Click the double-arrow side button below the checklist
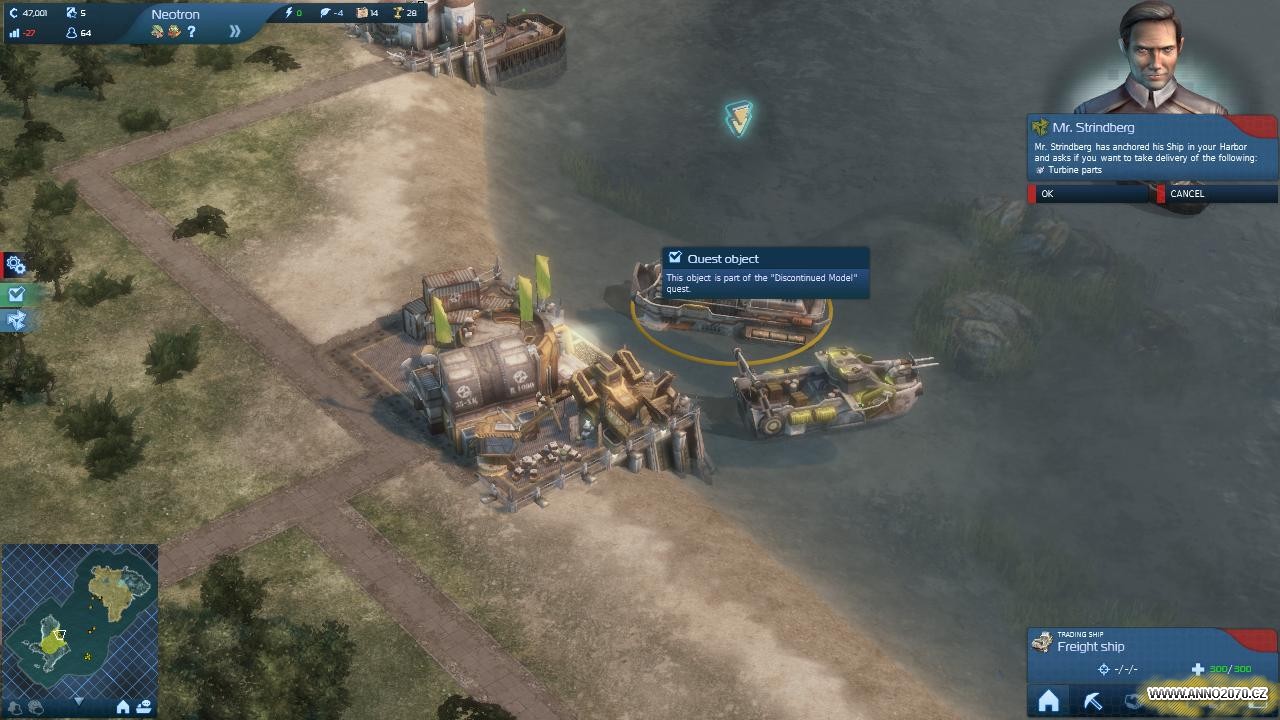 click(x=15, y=320)
